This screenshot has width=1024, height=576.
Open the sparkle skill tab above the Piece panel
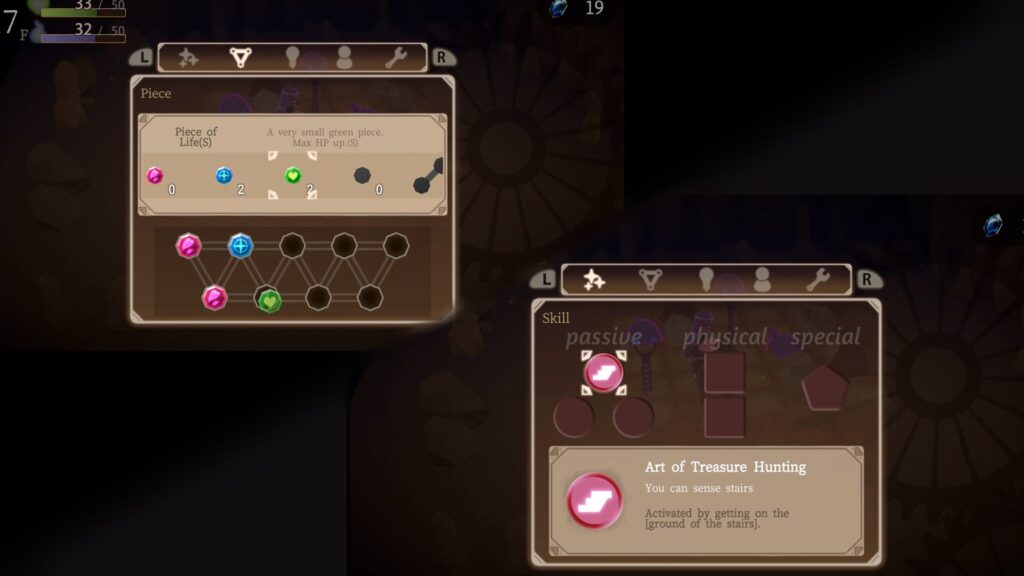point(188,58)
